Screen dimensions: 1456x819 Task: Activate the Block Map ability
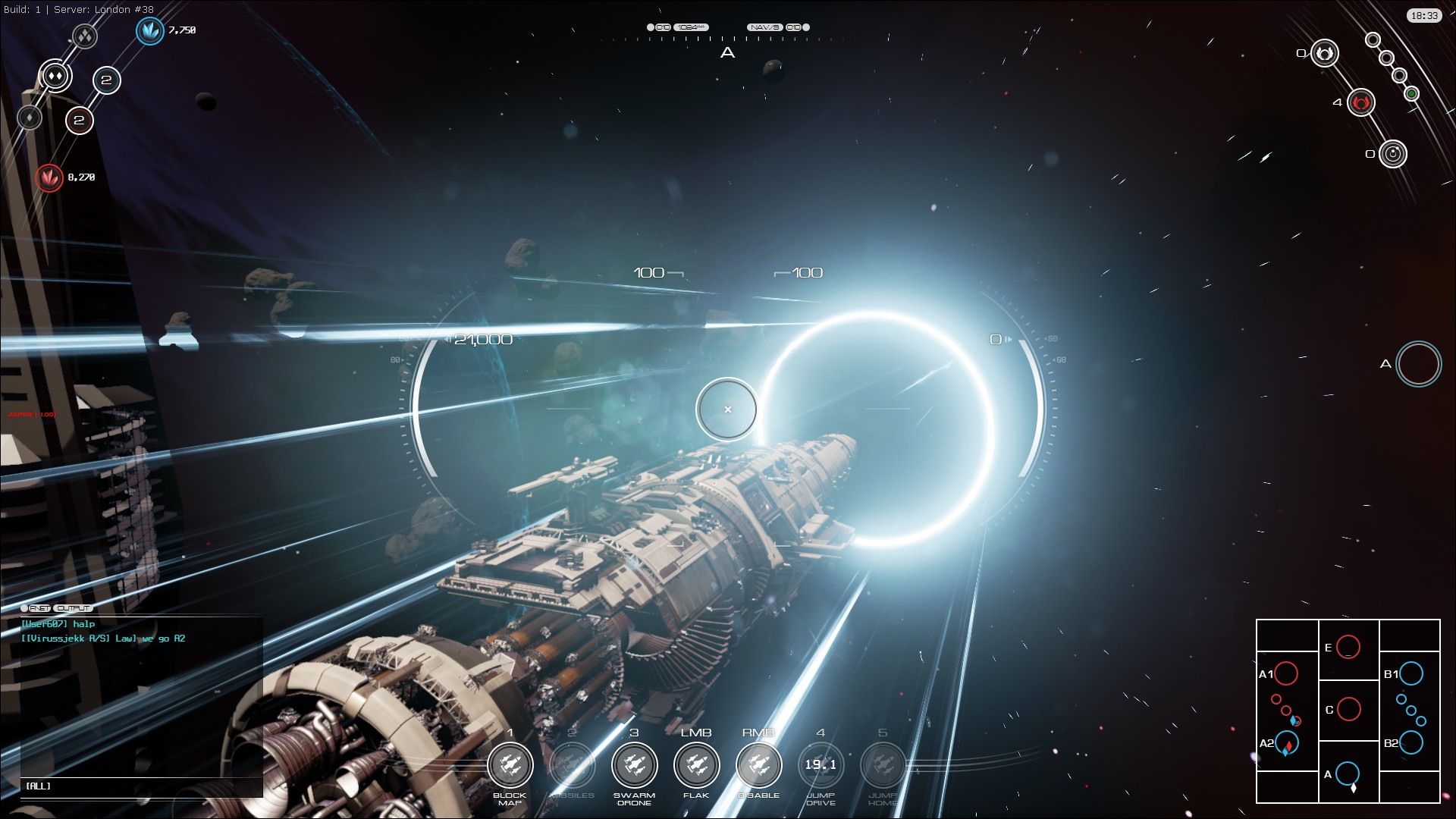pos(510,765)
